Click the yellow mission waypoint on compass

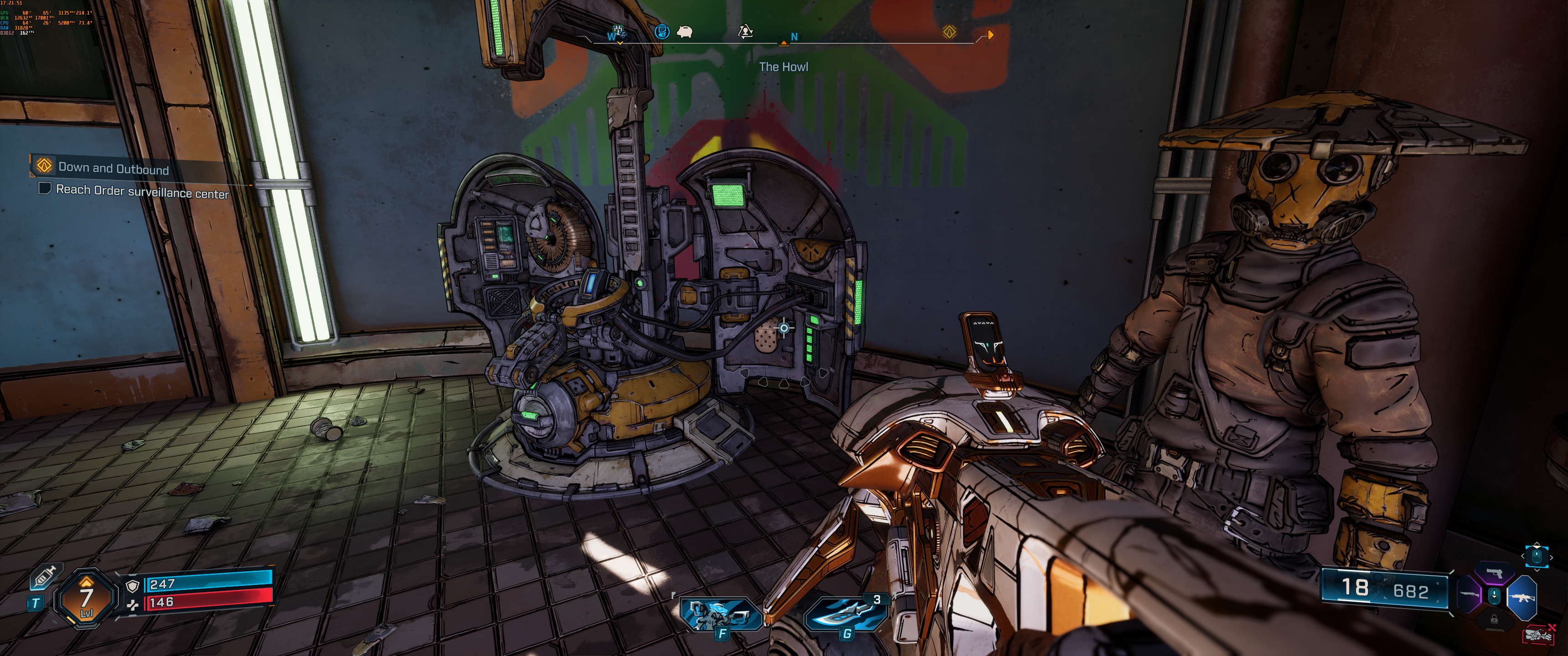pos(949,31)
